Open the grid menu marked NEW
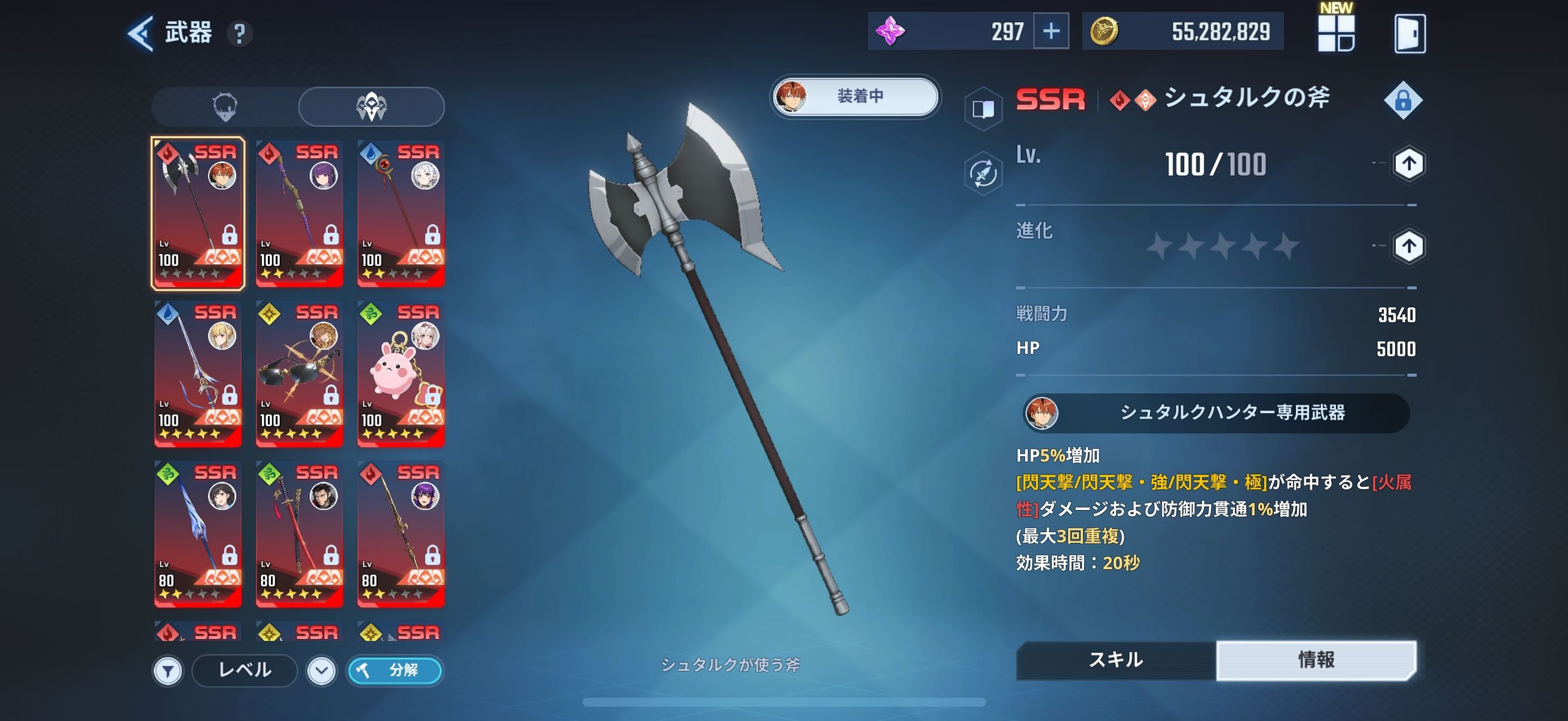This screenshot has width=1568, height=721. (1335, 33)
